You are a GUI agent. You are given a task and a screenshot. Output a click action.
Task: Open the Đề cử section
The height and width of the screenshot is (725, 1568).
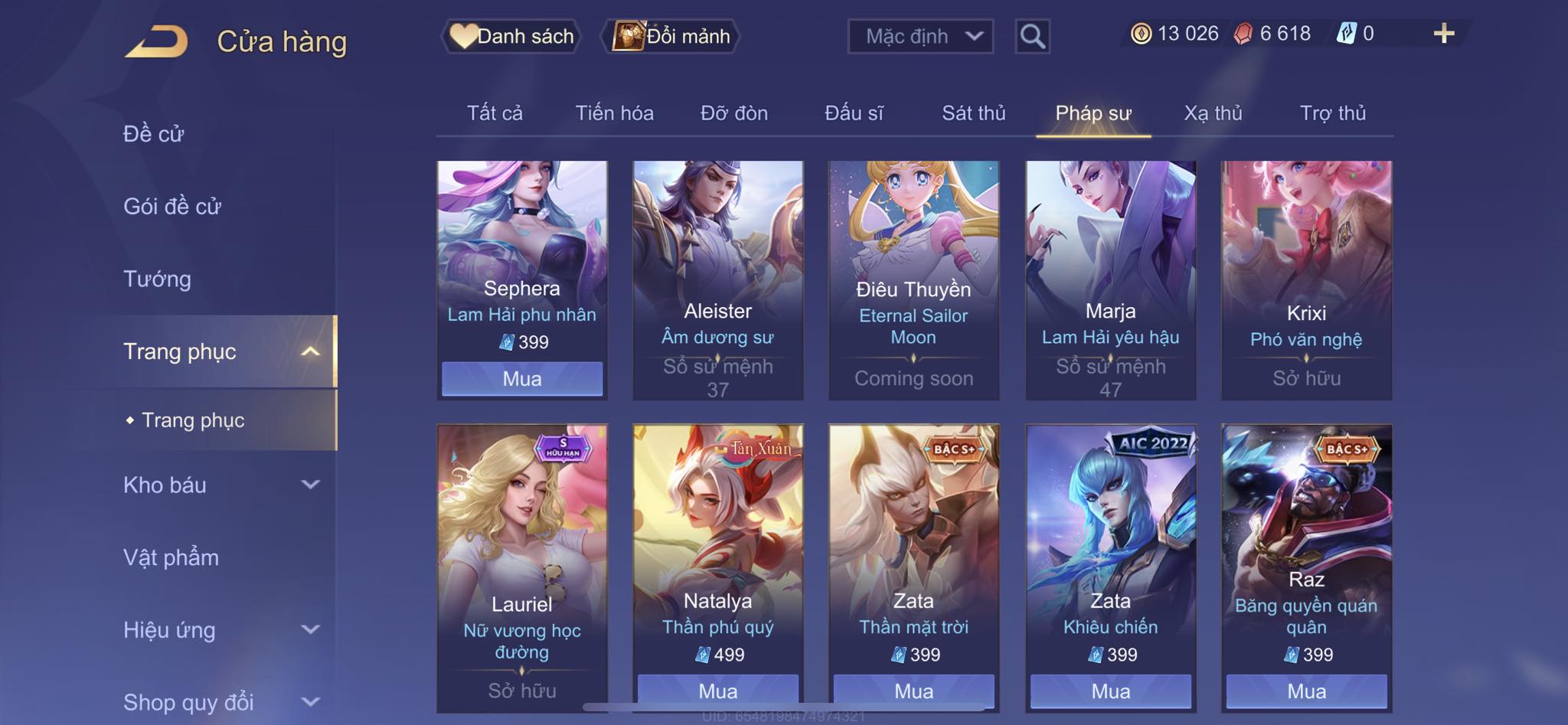point(154,134)
